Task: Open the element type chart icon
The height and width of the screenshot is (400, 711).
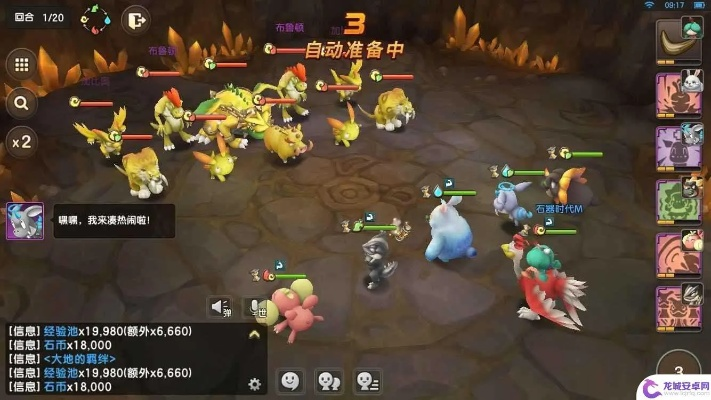Action: 96,18
